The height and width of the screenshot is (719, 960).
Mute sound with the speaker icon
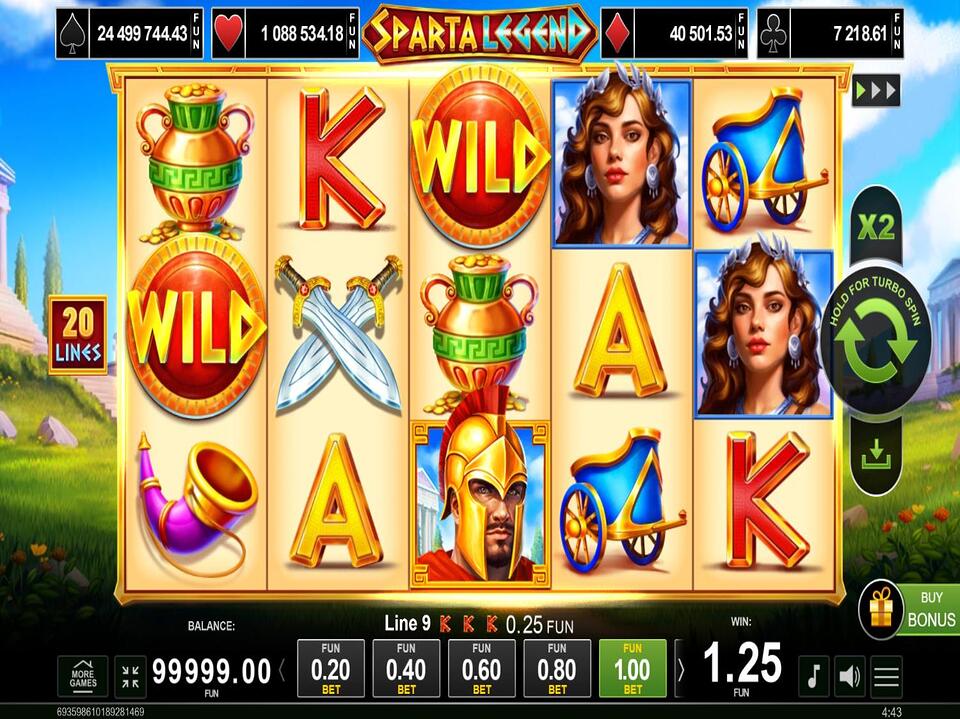(x=850, y=677)
